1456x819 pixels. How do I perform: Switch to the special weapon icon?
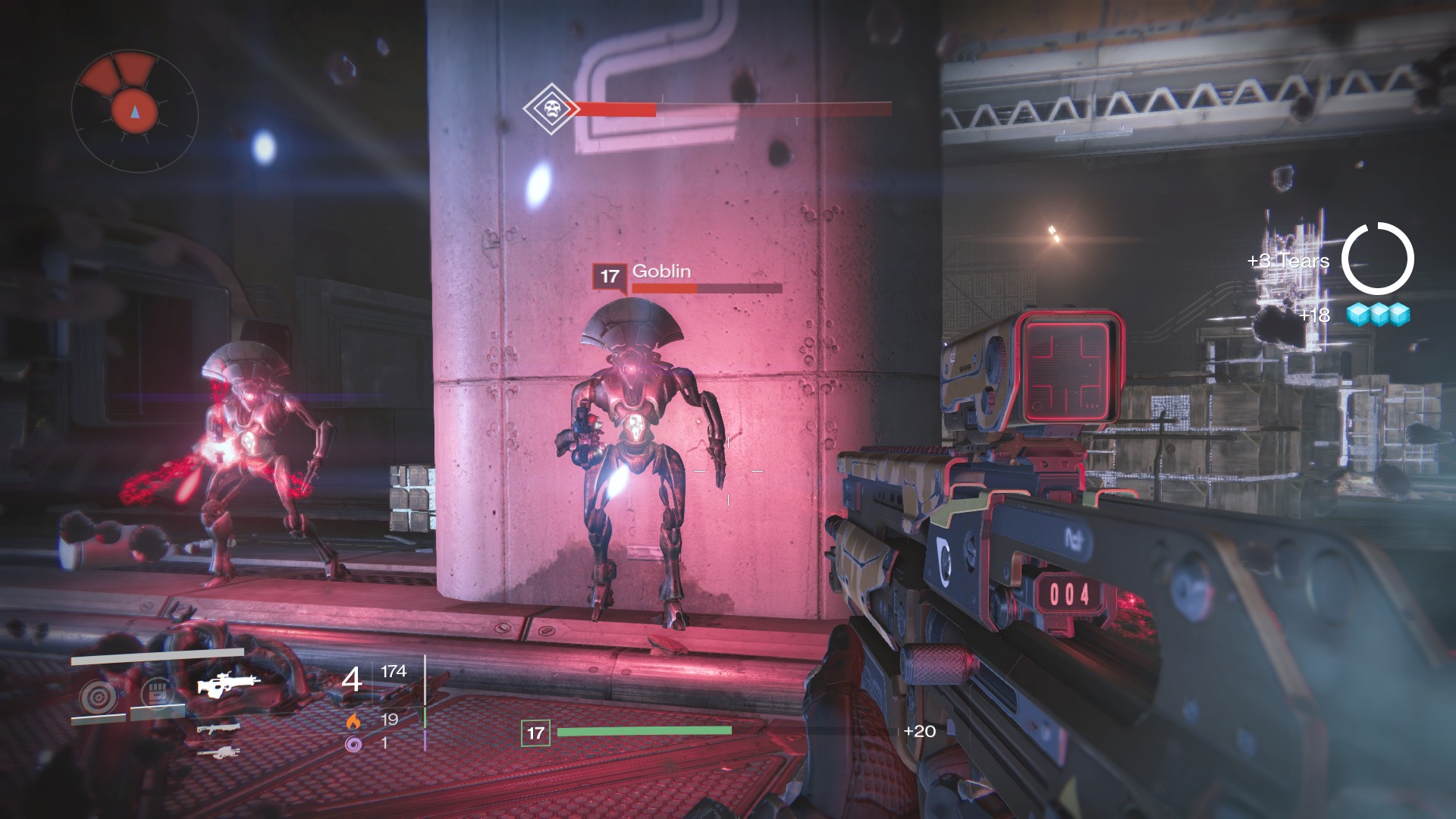point(218,730)
